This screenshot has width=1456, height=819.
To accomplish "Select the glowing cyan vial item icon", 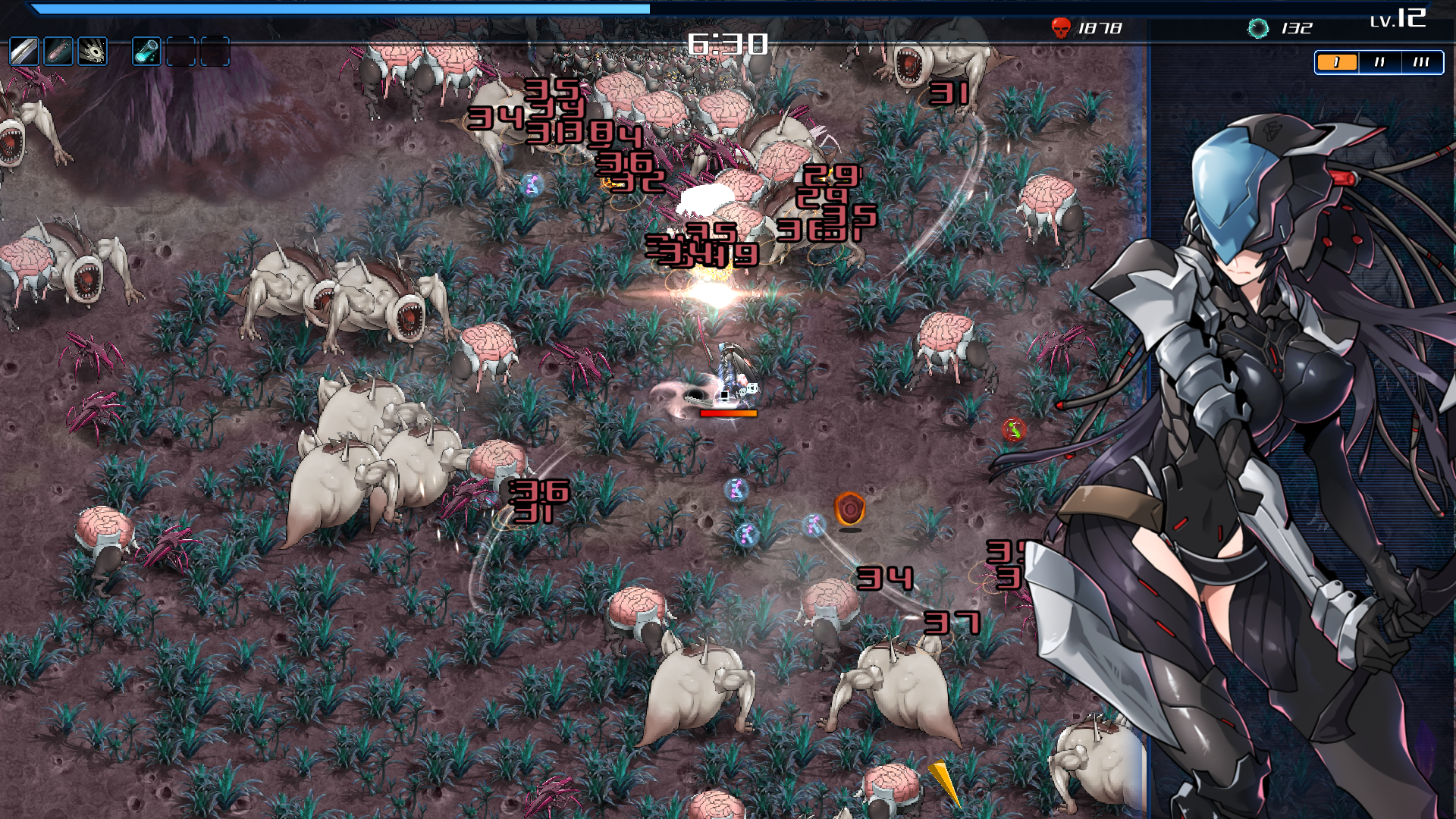I will pos(146,52).
